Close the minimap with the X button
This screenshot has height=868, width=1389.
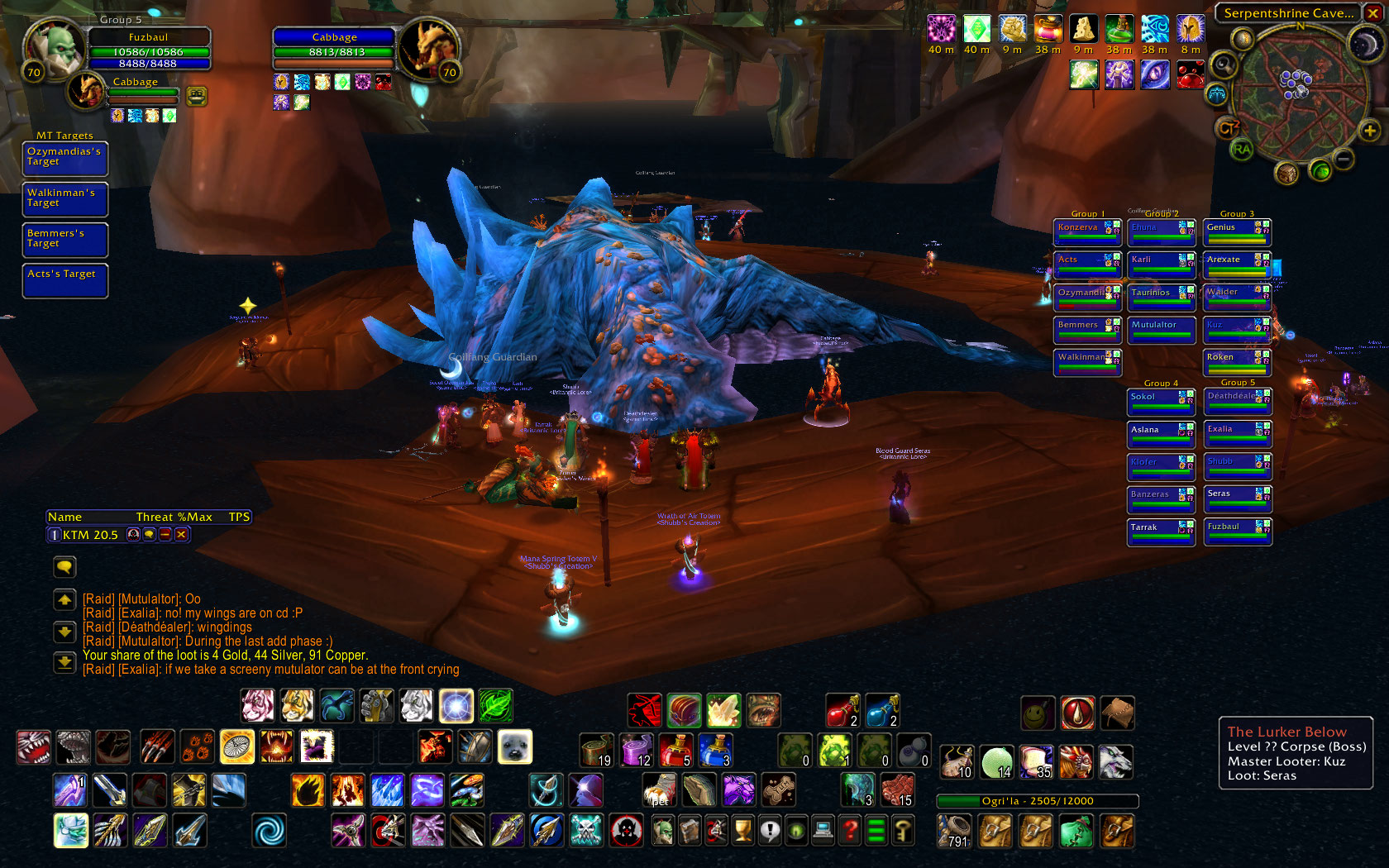pos(1373,12)
